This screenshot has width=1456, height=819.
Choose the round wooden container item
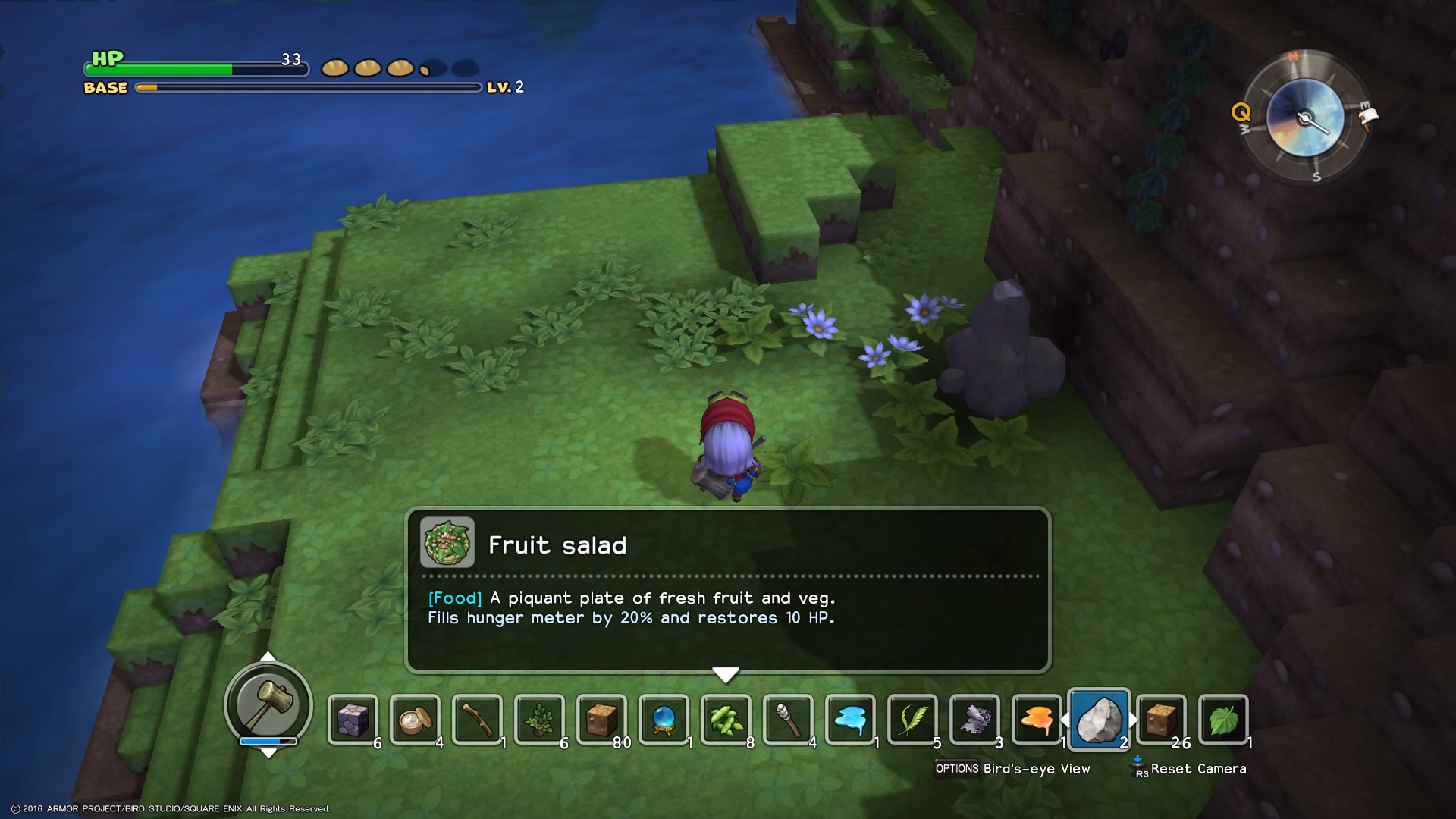(x=415, y=719)
